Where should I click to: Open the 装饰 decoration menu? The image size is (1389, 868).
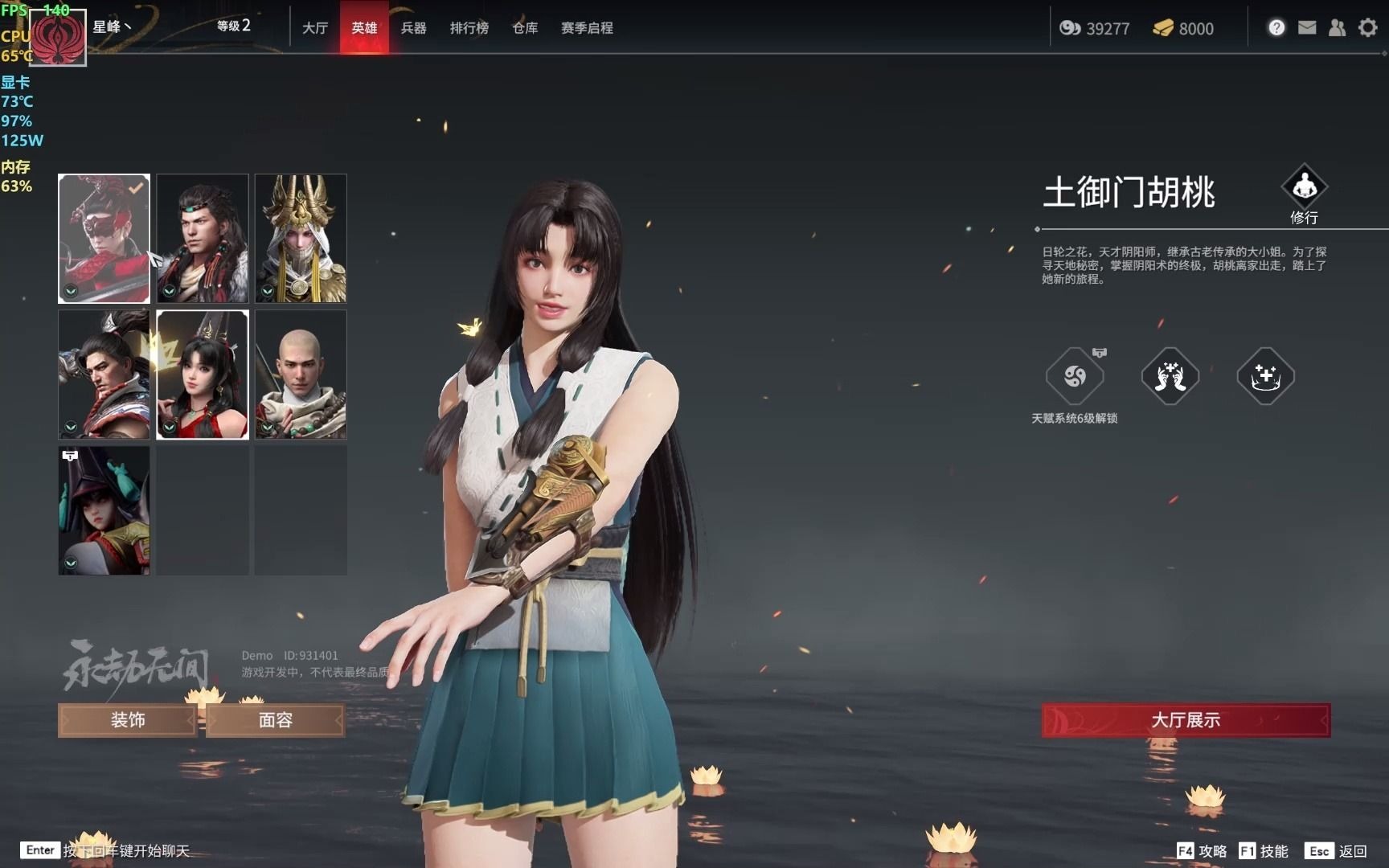125,720
